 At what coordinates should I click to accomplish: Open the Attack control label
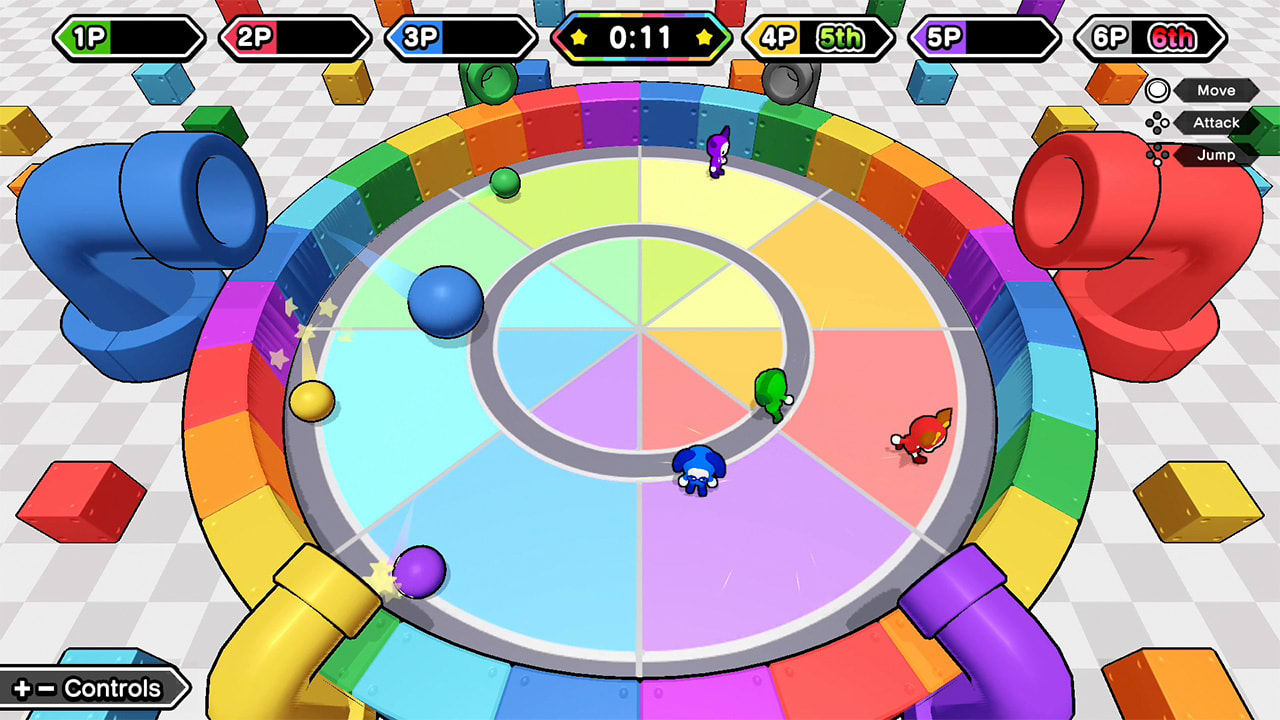click(1215, 123)
